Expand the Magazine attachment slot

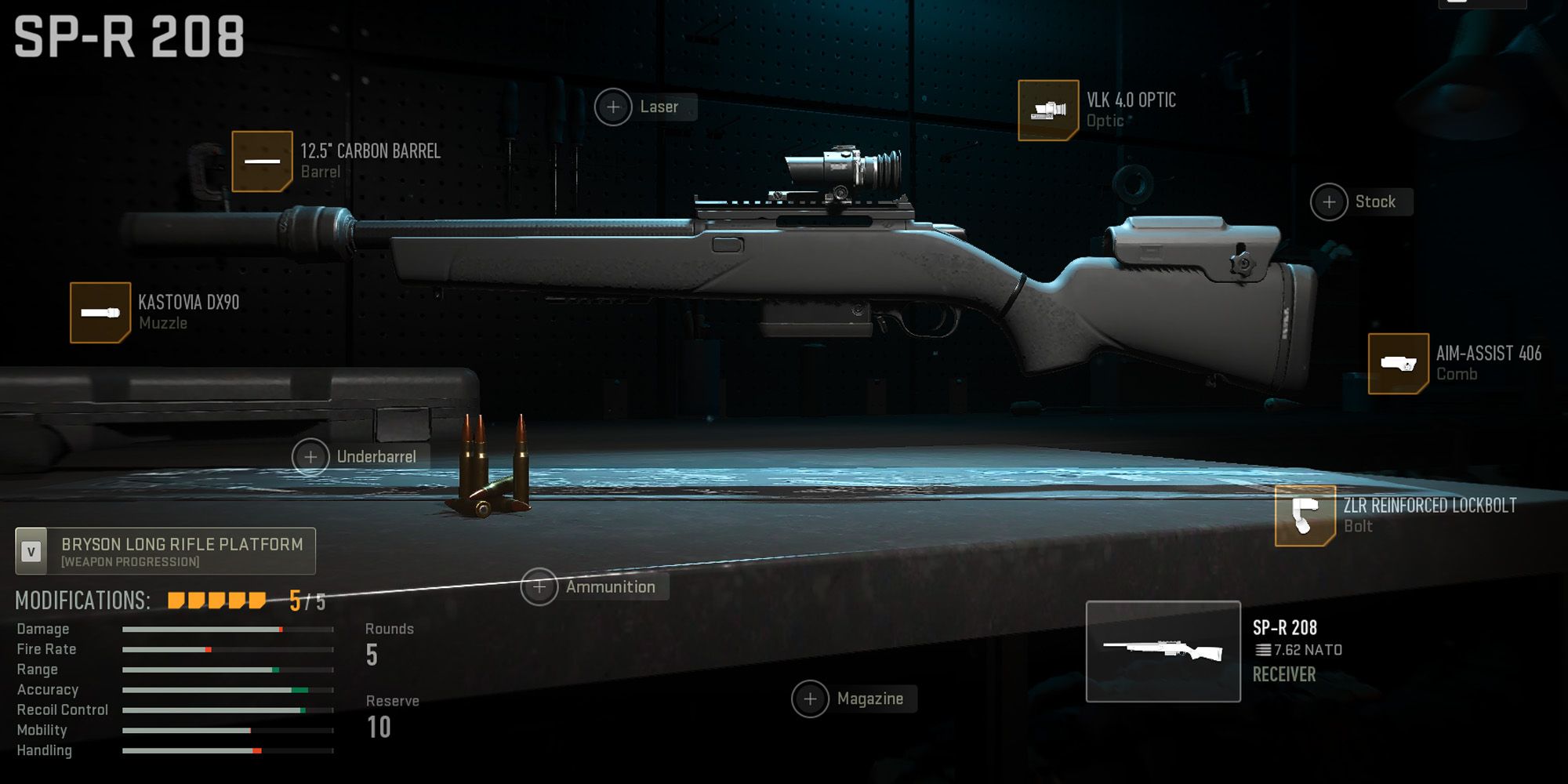point(811,697)
